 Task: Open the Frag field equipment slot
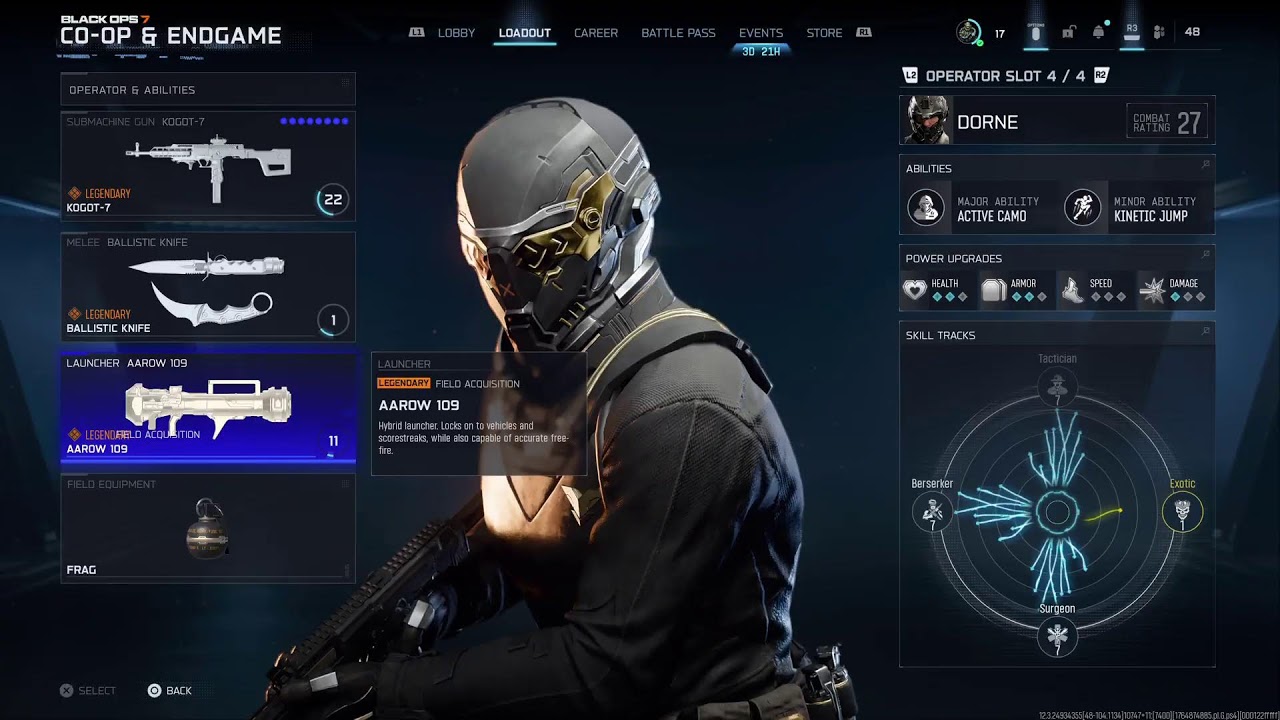(208, 528)
